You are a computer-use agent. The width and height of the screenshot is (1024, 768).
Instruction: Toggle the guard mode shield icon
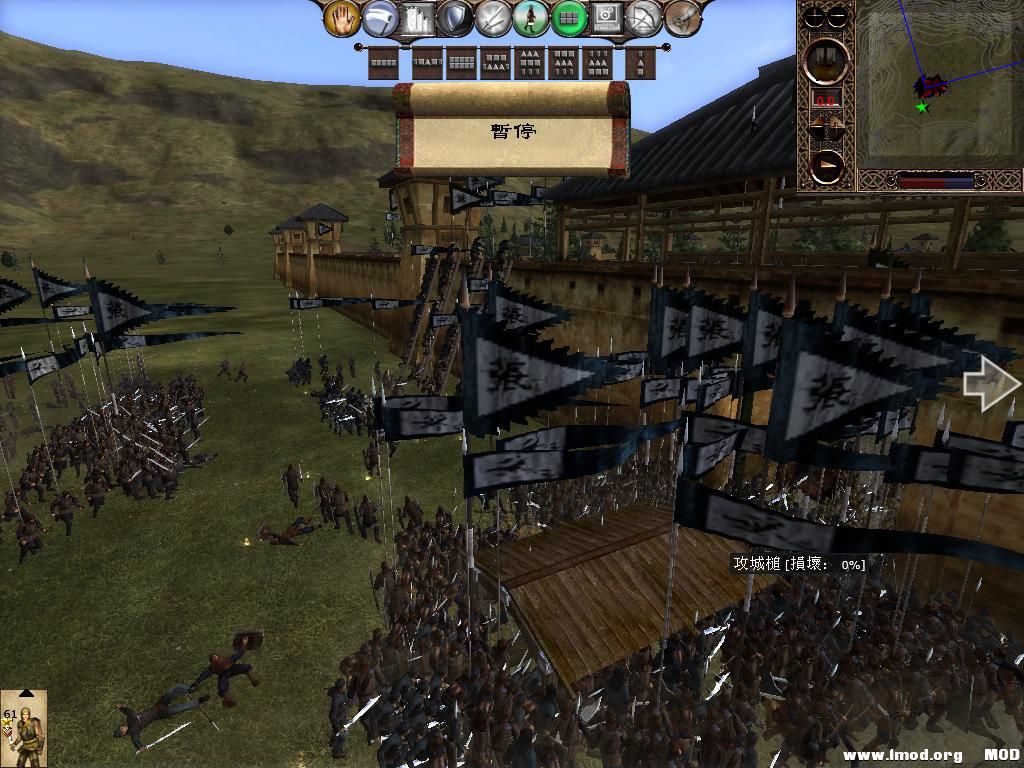[455, 17]
